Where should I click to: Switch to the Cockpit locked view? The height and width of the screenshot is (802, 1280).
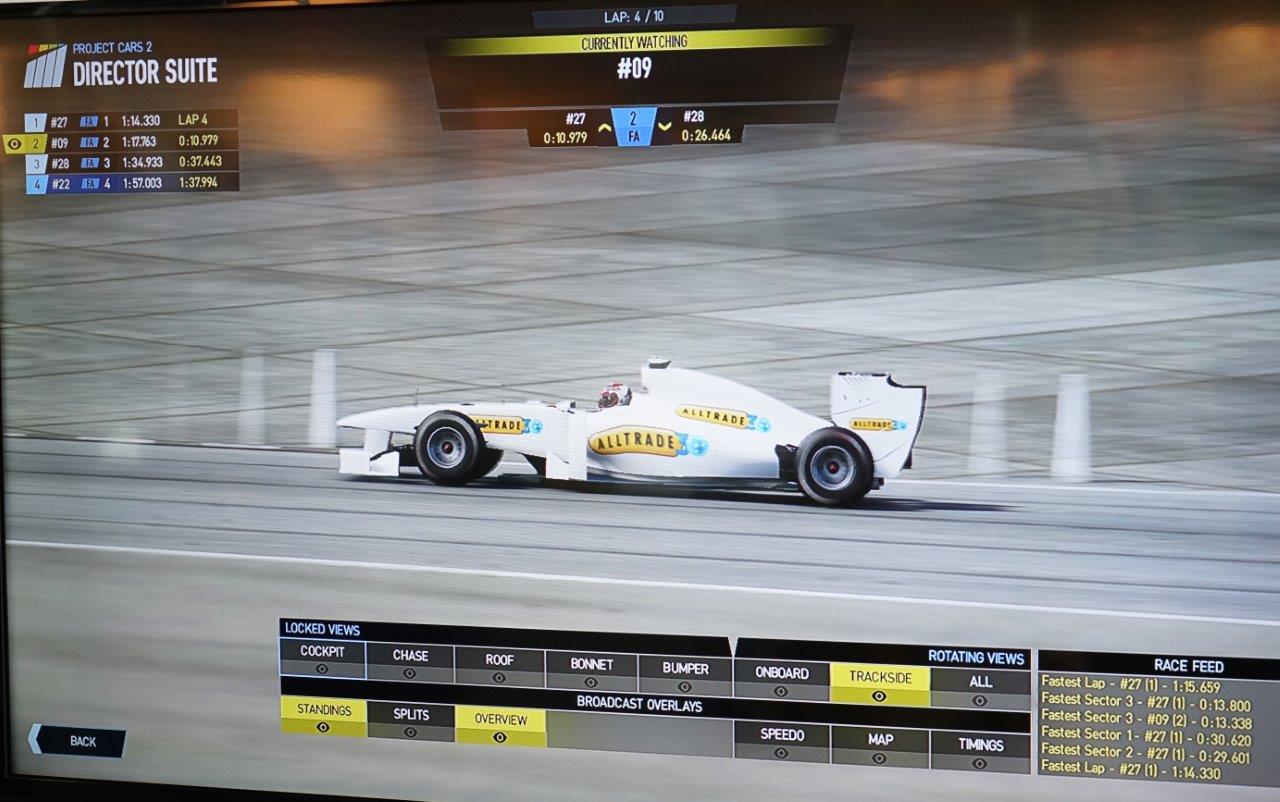point(322,659)
